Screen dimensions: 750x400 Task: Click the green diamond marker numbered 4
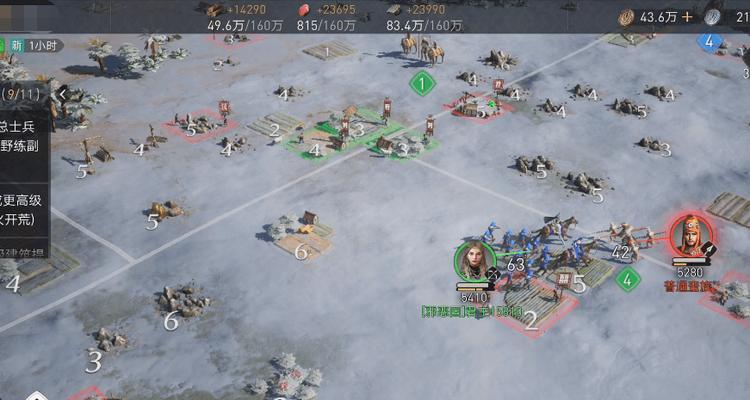[x=627, y=279]
